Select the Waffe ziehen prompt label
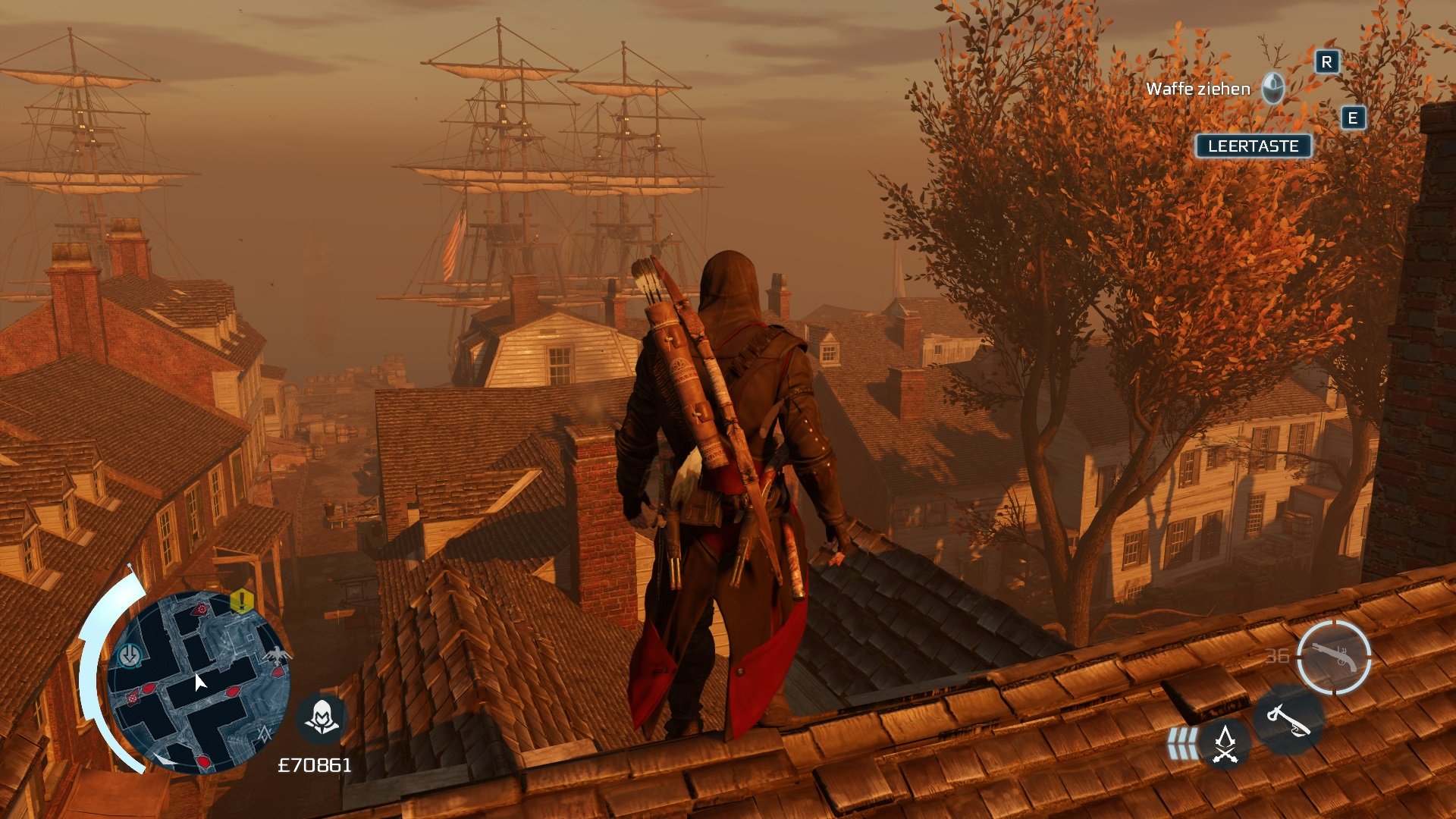The image size is (1456, 819). coord(1197,88)
